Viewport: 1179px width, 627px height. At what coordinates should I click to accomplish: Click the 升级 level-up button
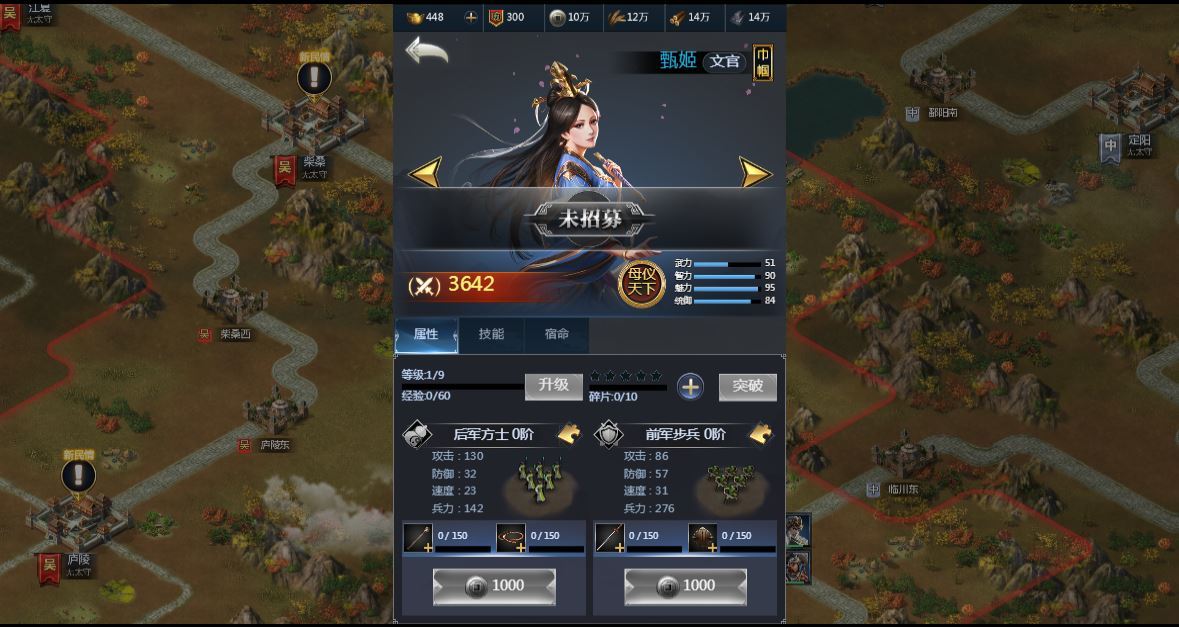tap(553, 386)
